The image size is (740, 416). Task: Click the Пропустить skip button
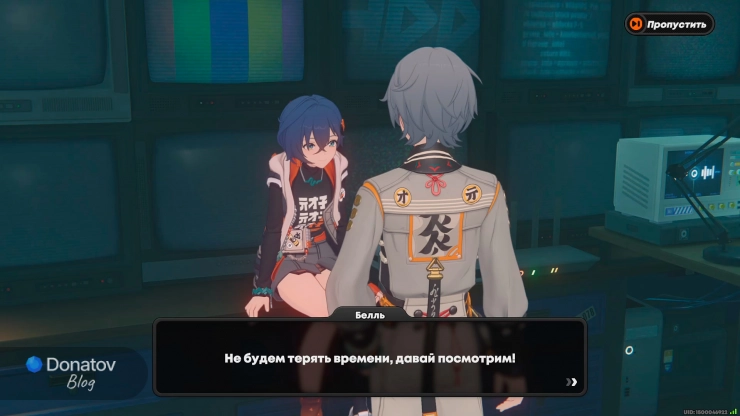pyautogui.click(x=669, y=24)
